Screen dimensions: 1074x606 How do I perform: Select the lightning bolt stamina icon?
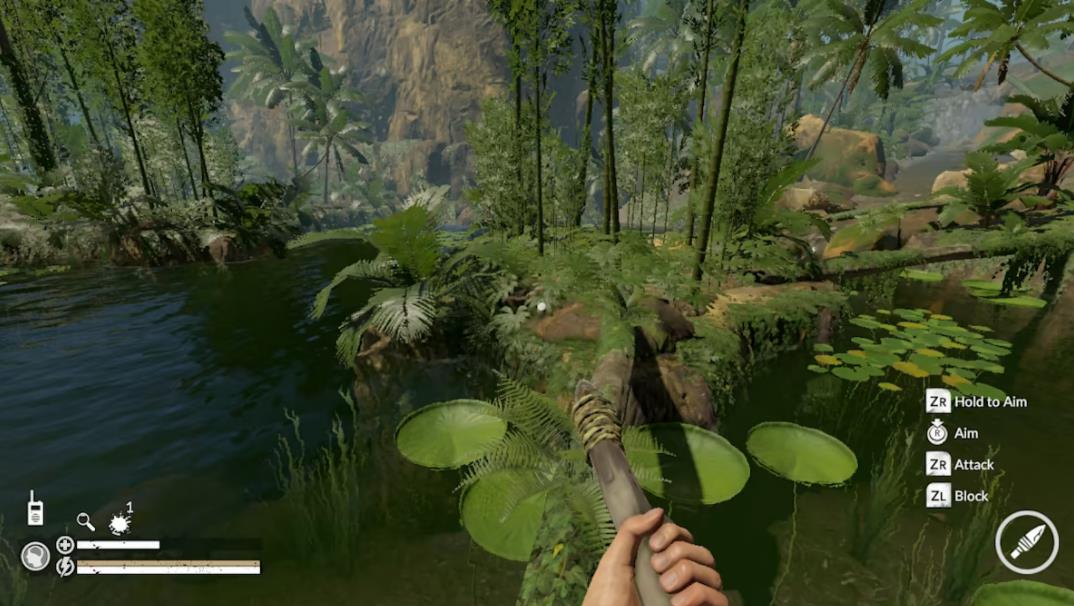point(65,567)
